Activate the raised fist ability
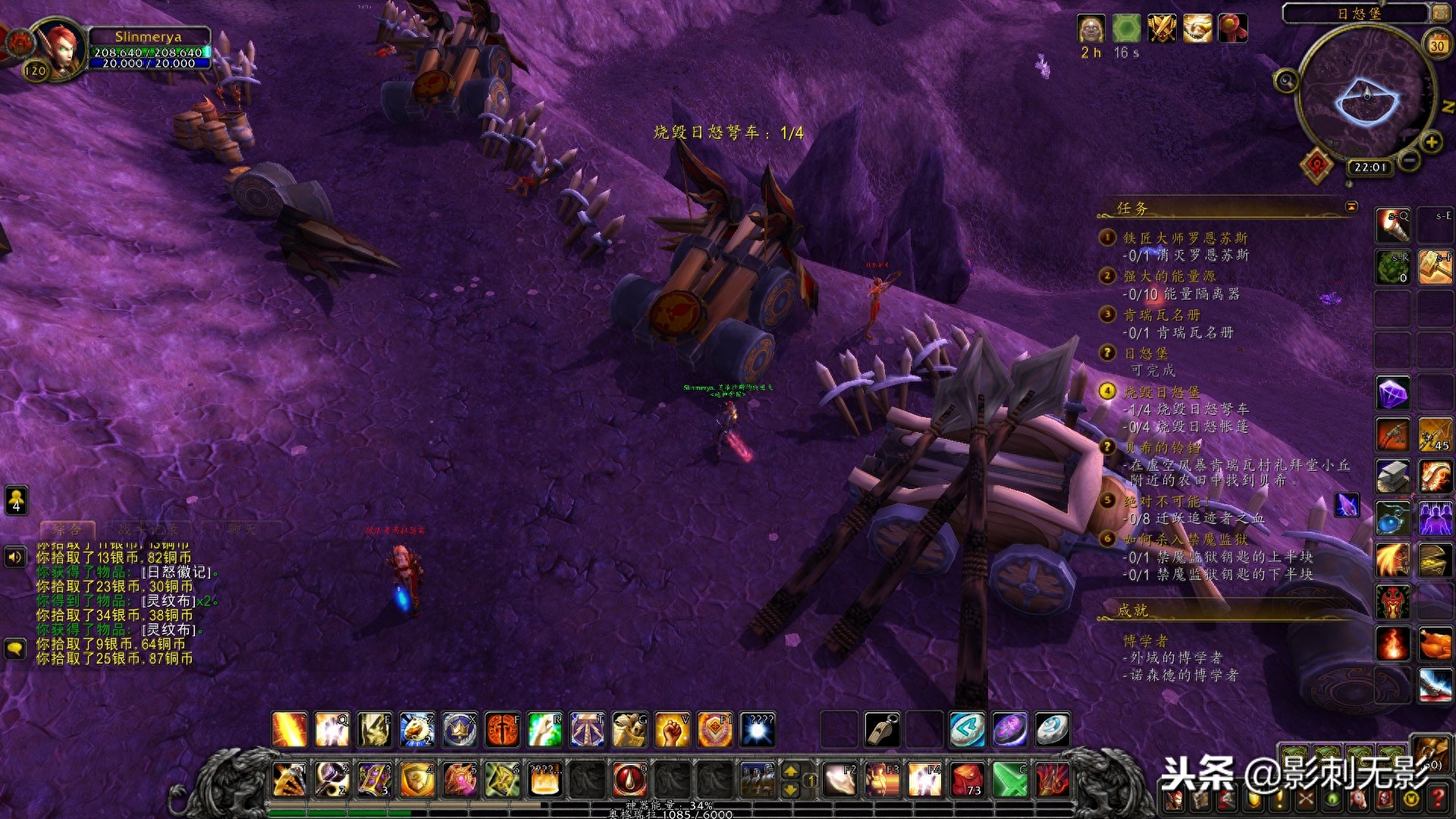Image resolution: width=1456 pixels, height=819 pixels. coord(672,730)
